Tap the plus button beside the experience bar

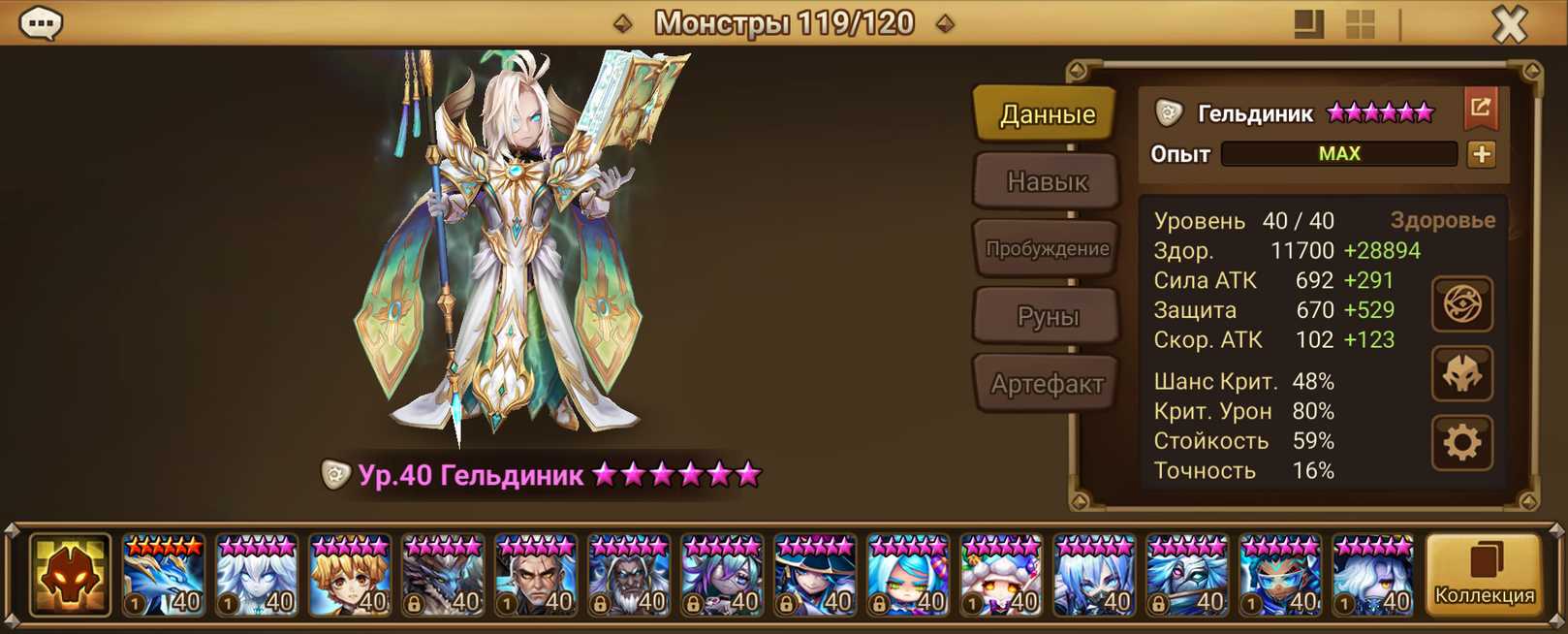tap(1481, 154)
